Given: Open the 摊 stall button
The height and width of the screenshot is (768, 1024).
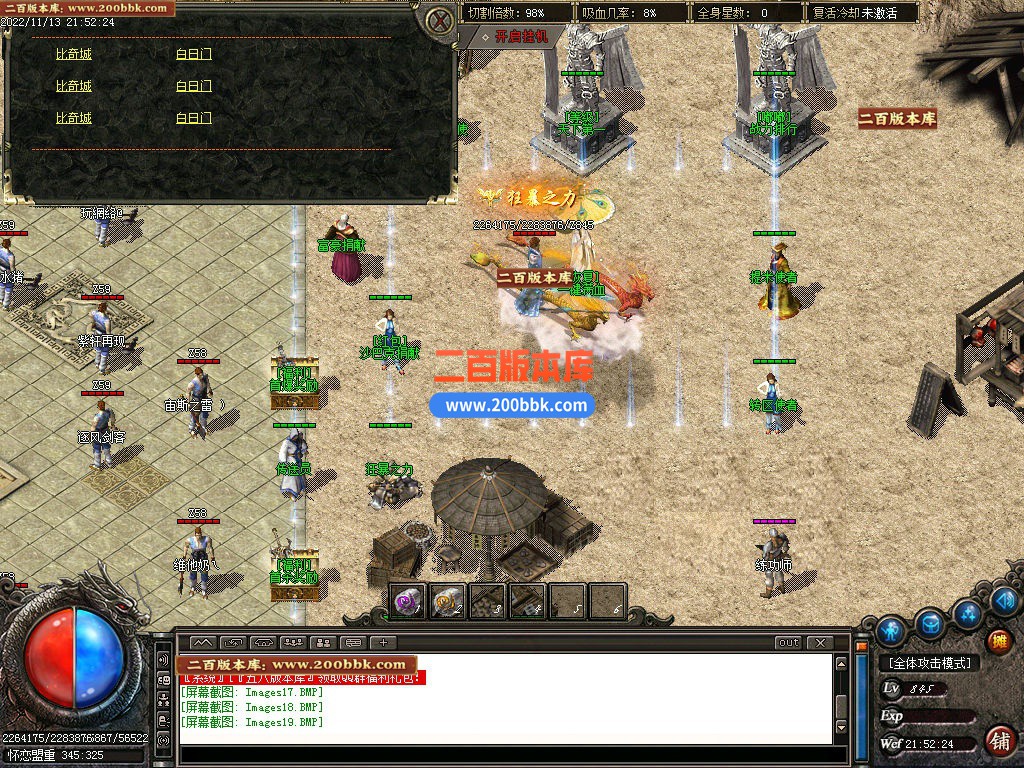Looking at the screenshot, I should (998, 641).
